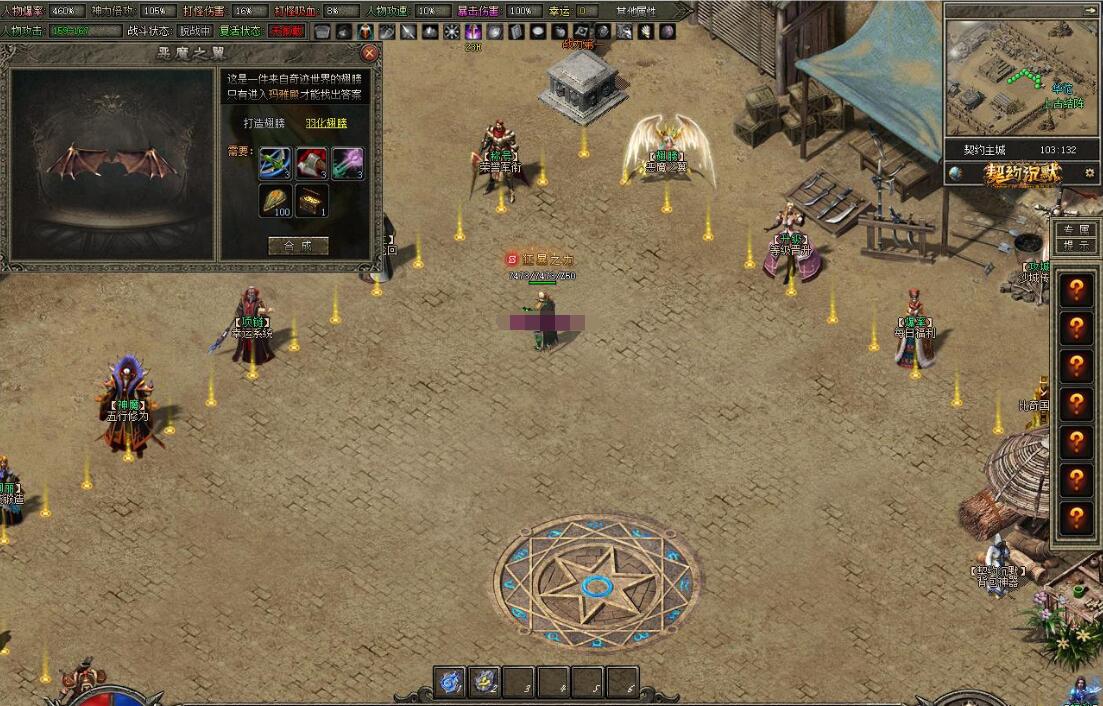Select the treasure chest material slot

pos(311,201)
